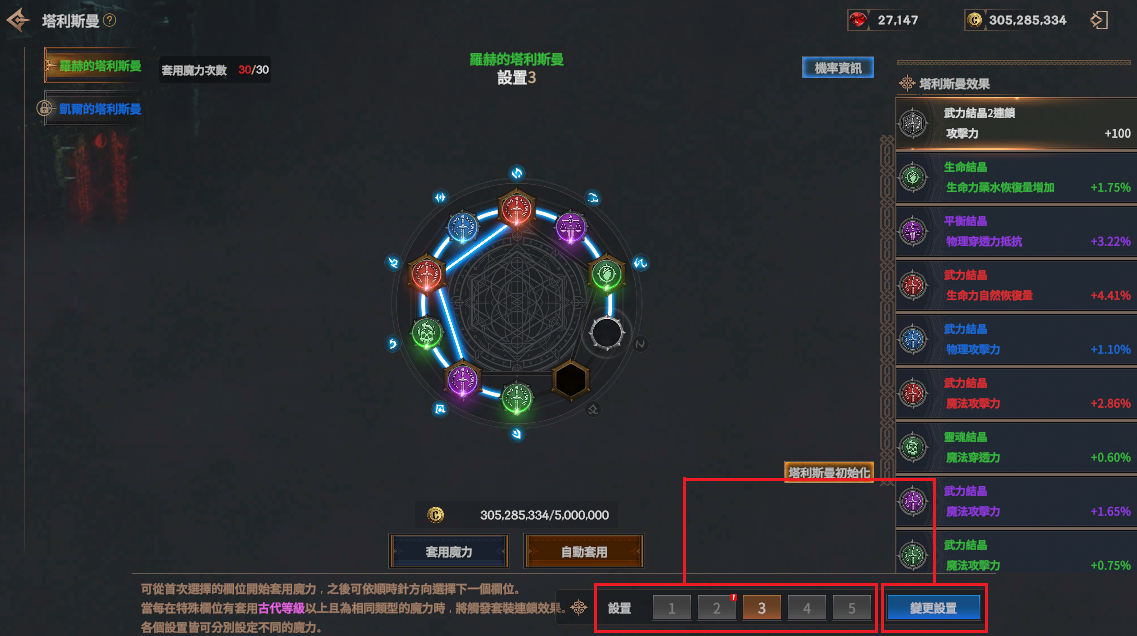
Task: Choose setting preset 3
Action: tap(761, 608)
